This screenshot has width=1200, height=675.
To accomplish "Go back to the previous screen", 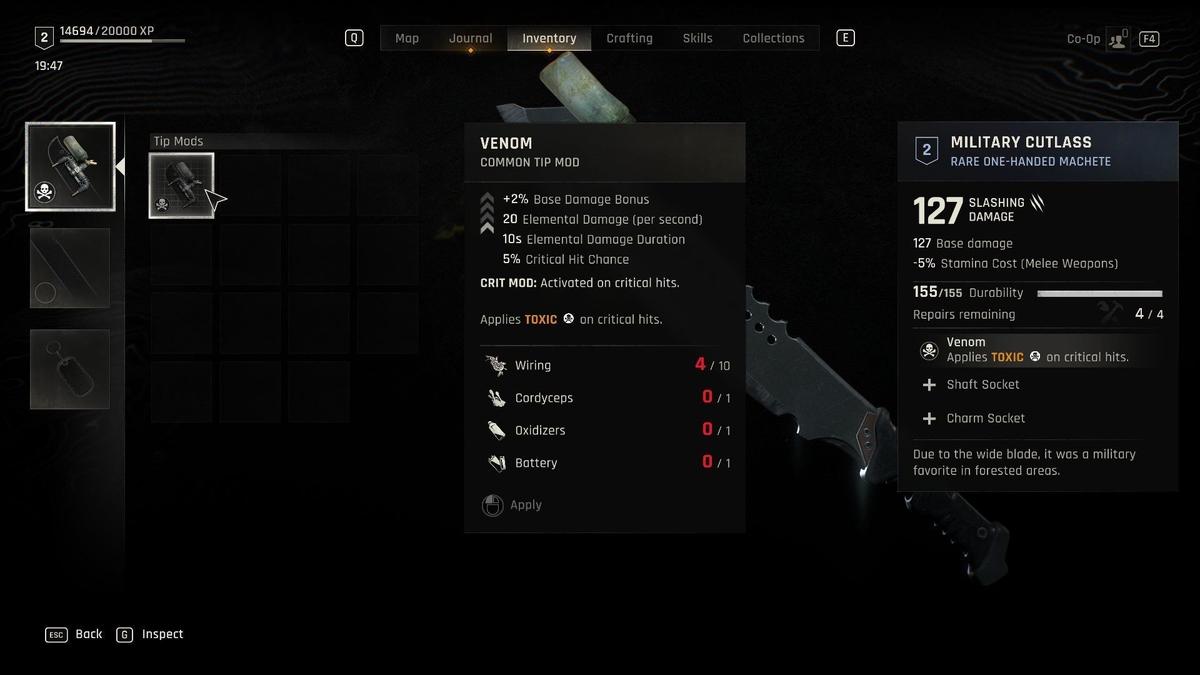I will pyautogui.click(x=75, y=634).
